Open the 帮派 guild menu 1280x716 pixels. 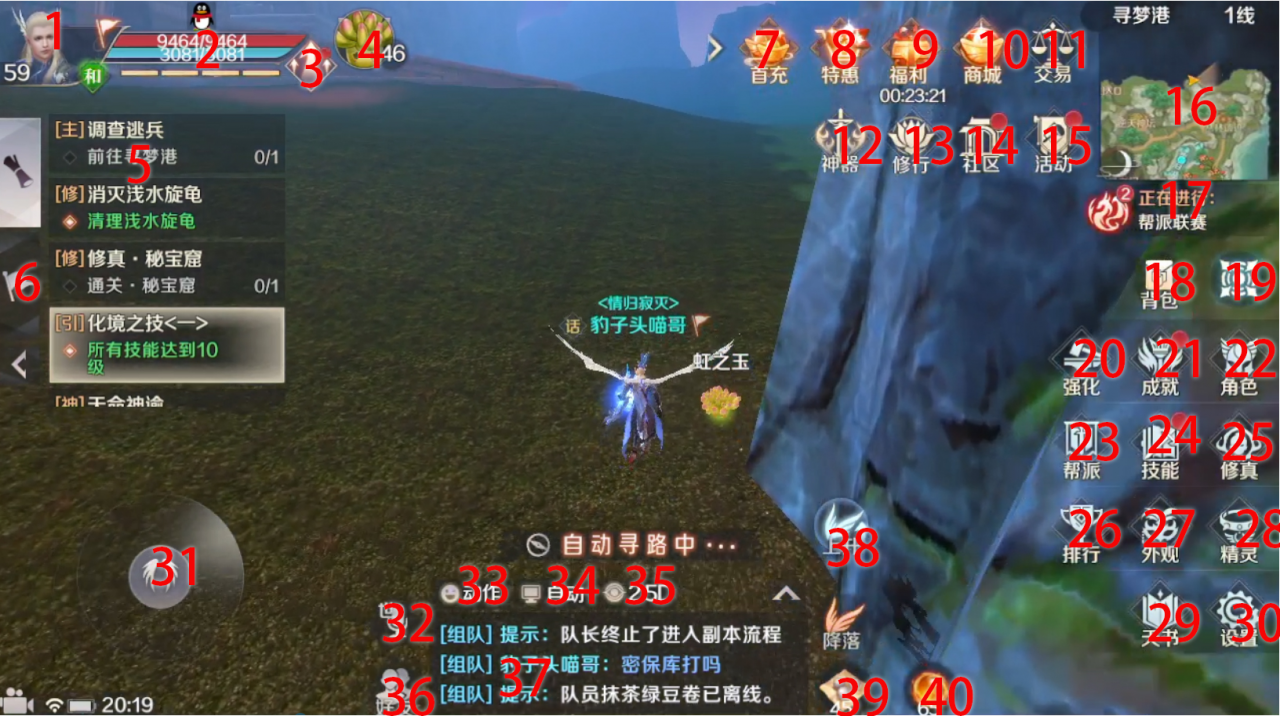point(1082,447)
